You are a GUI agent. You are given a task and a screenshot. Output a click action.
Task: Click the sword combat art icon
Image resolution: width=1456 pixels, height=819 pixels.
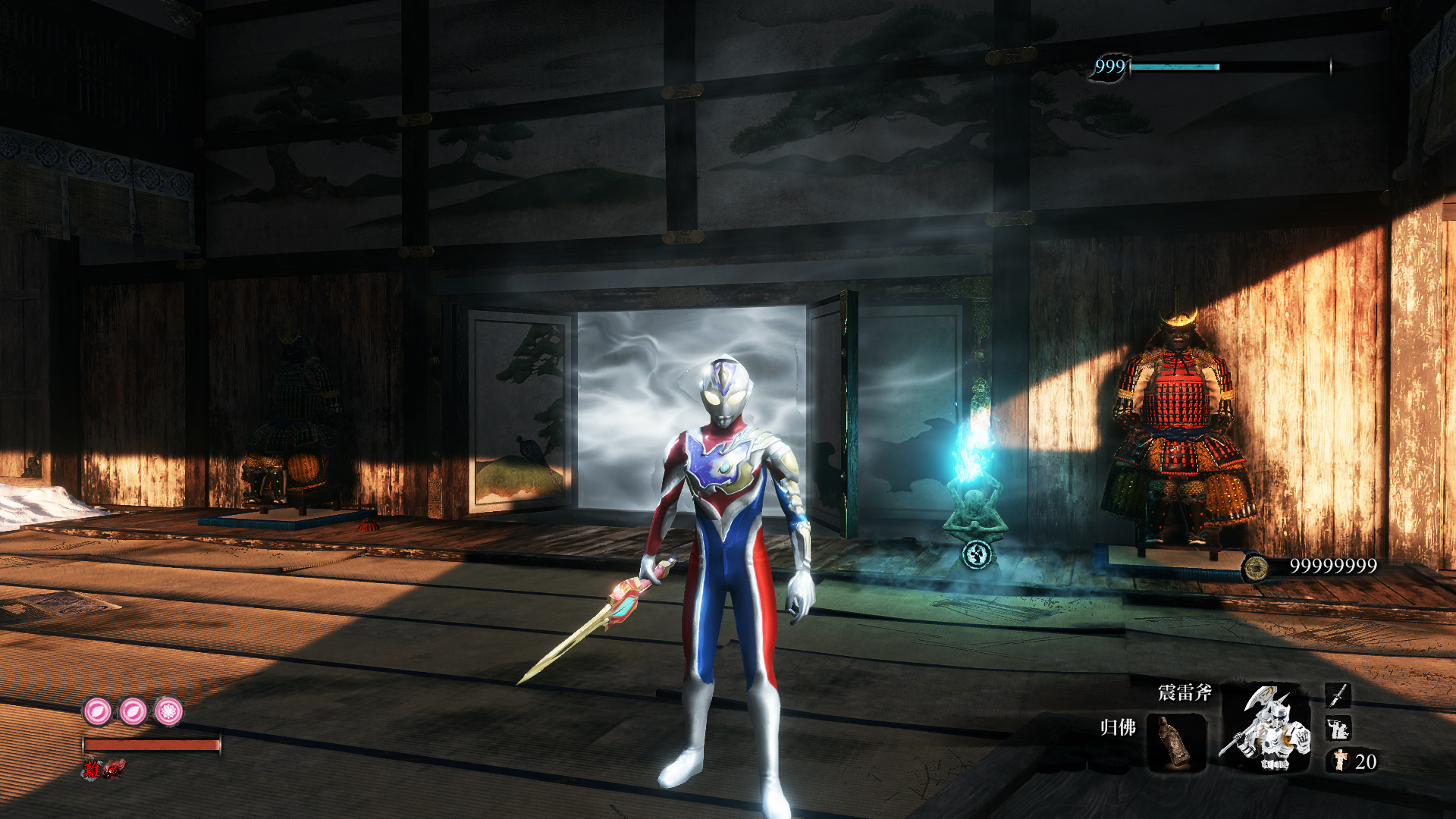click(1338, 695)
